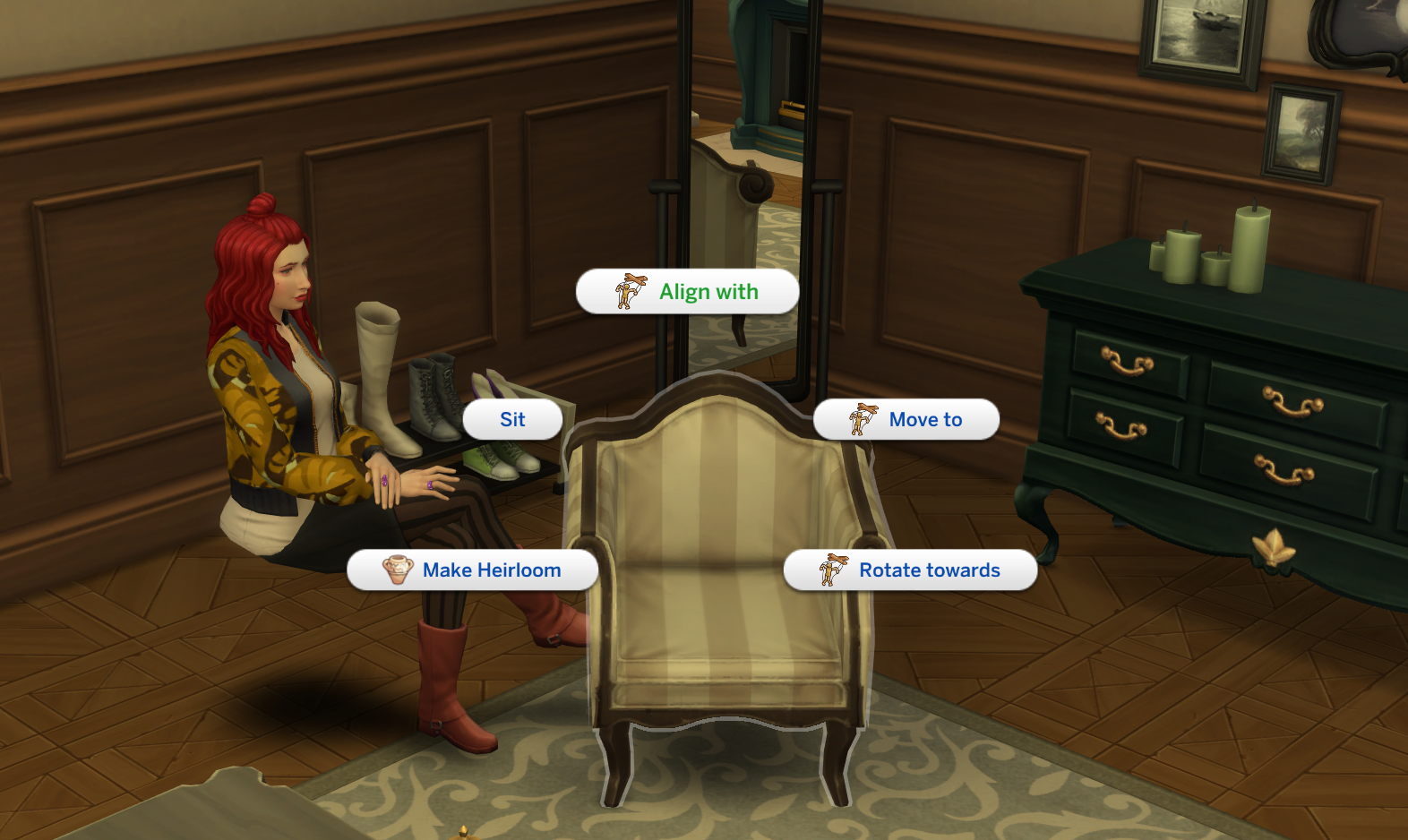1408x840 pixels.
Task: Click the doll icon beside Align with
Action: pyautogui.click(x=630, y=291)
